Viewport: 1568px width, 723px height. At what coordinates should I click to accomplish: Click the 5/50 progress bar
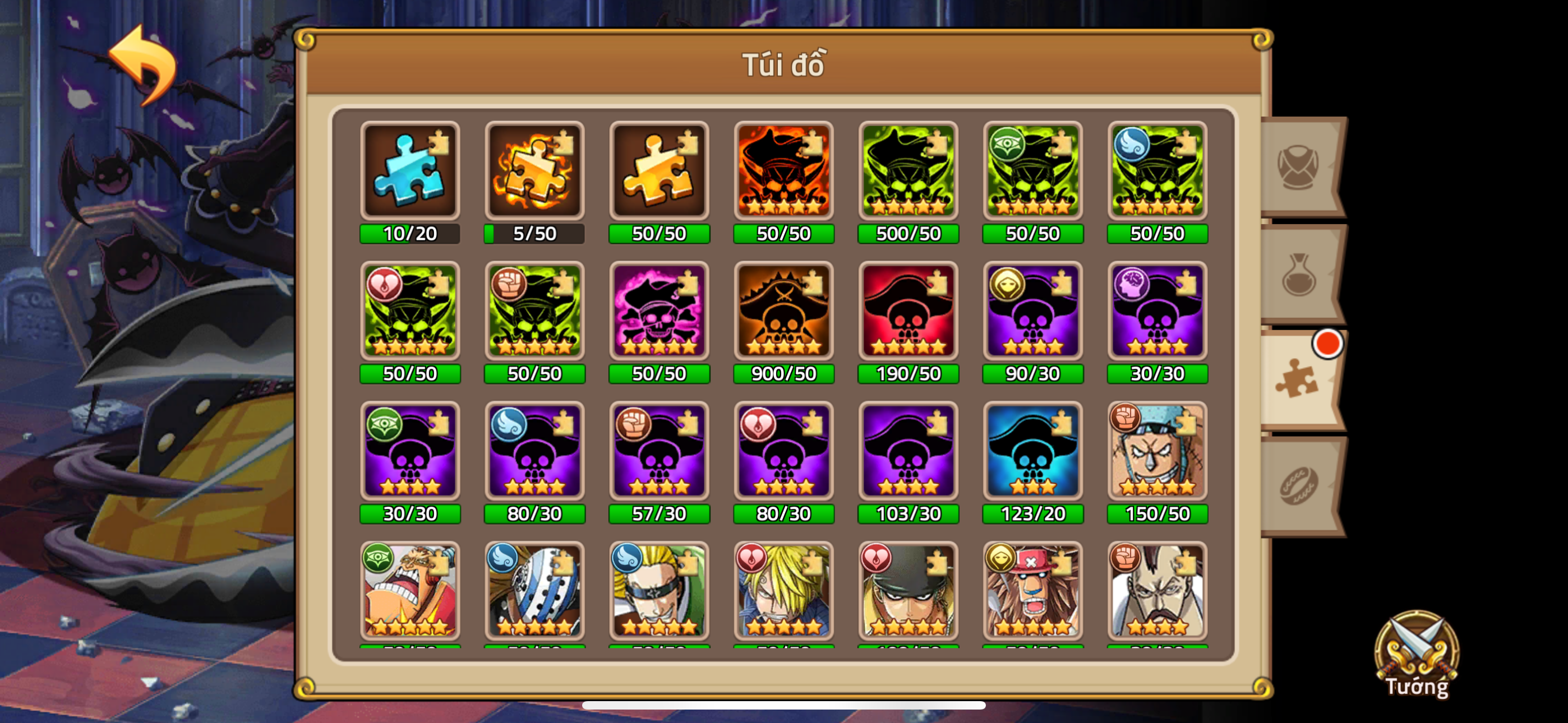click(534, 233)
